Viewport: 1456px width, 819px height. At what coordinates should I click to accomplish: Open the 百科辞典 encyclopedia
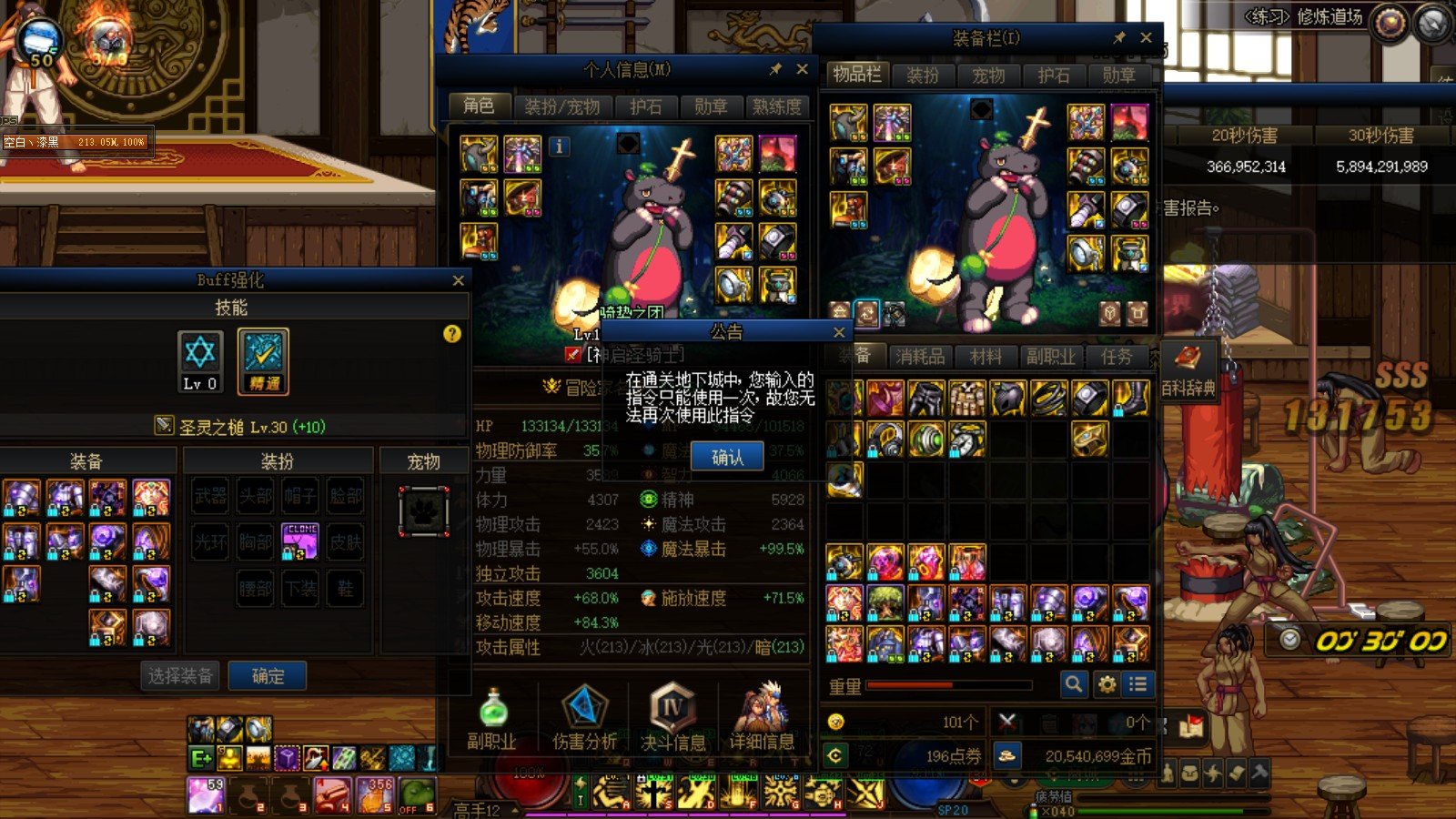tap(1188, 369)
